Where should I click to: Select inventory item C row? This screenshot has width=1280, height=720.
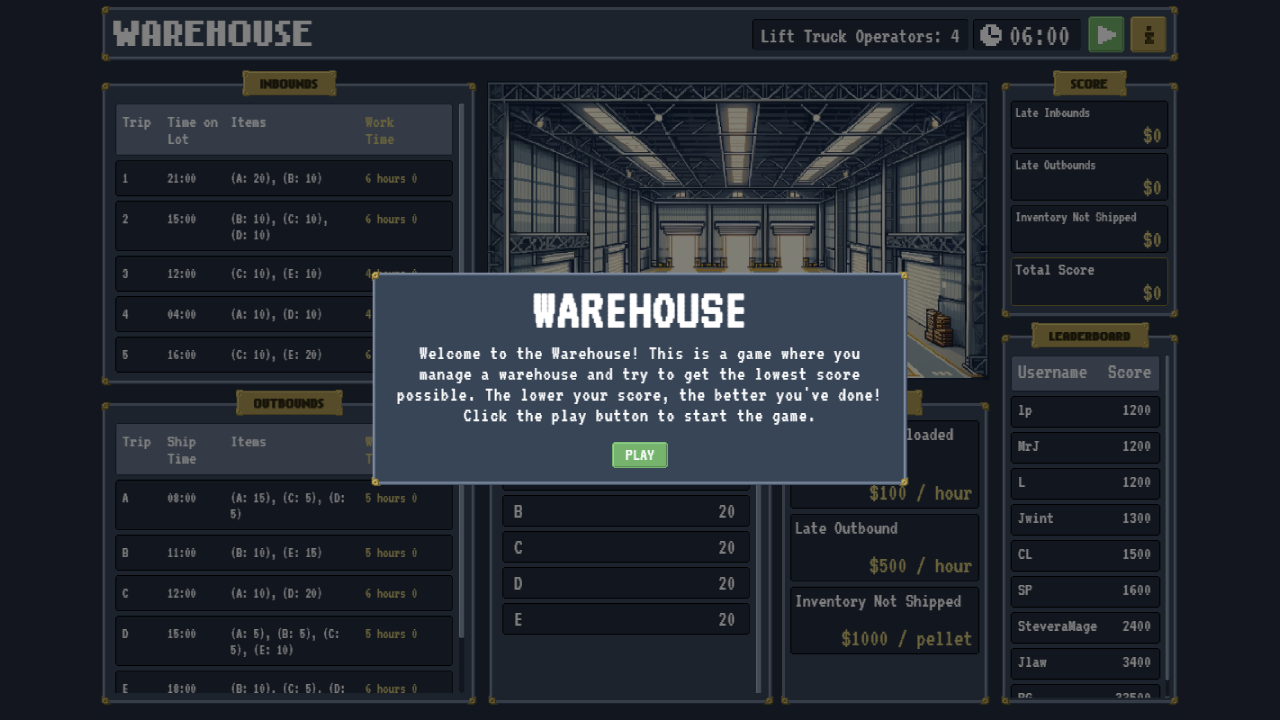point(625,547)
